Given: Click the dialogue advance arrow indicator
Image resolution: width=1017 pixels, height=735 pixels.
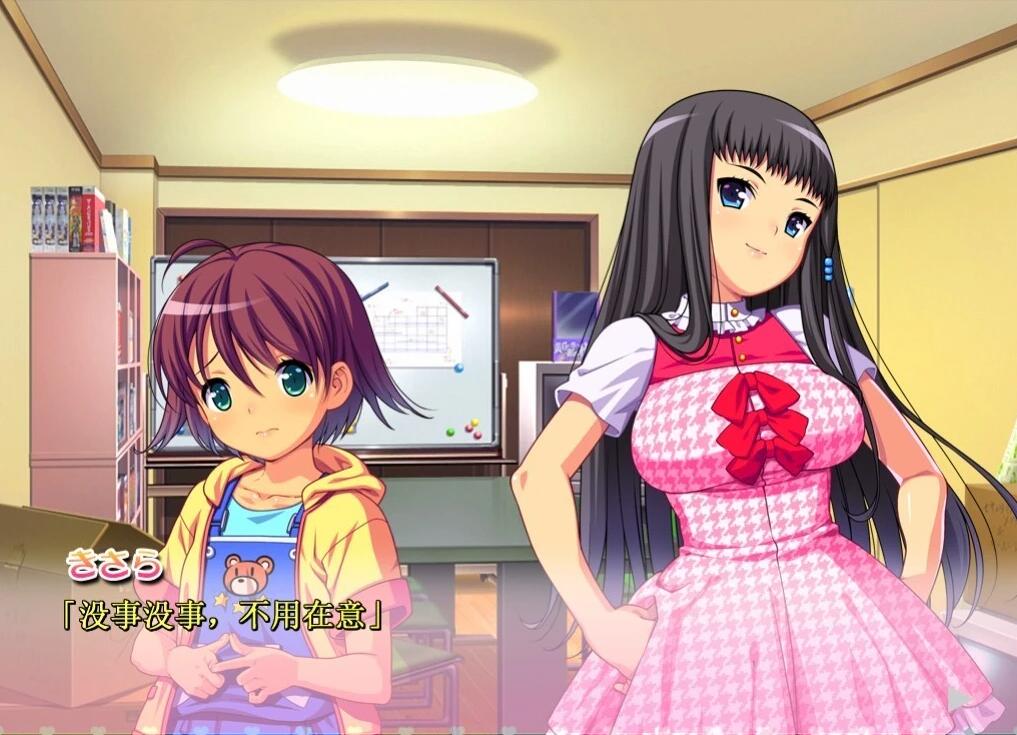Looking at the screenshot, I should [958, 697].
